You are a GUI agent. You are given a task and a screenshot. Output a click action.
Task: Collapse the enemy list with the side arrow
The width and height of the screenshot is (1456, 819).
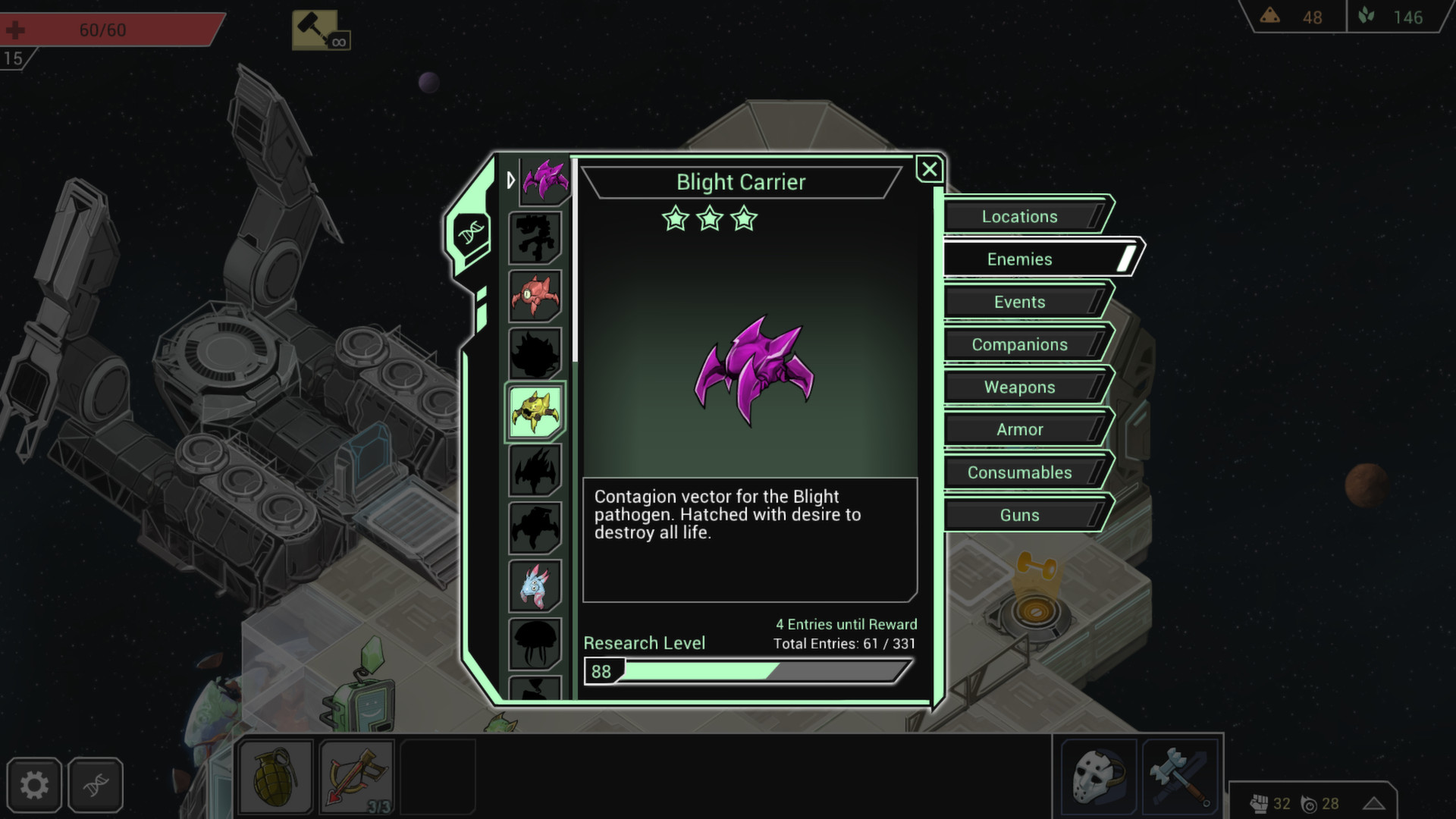[512, 180]
